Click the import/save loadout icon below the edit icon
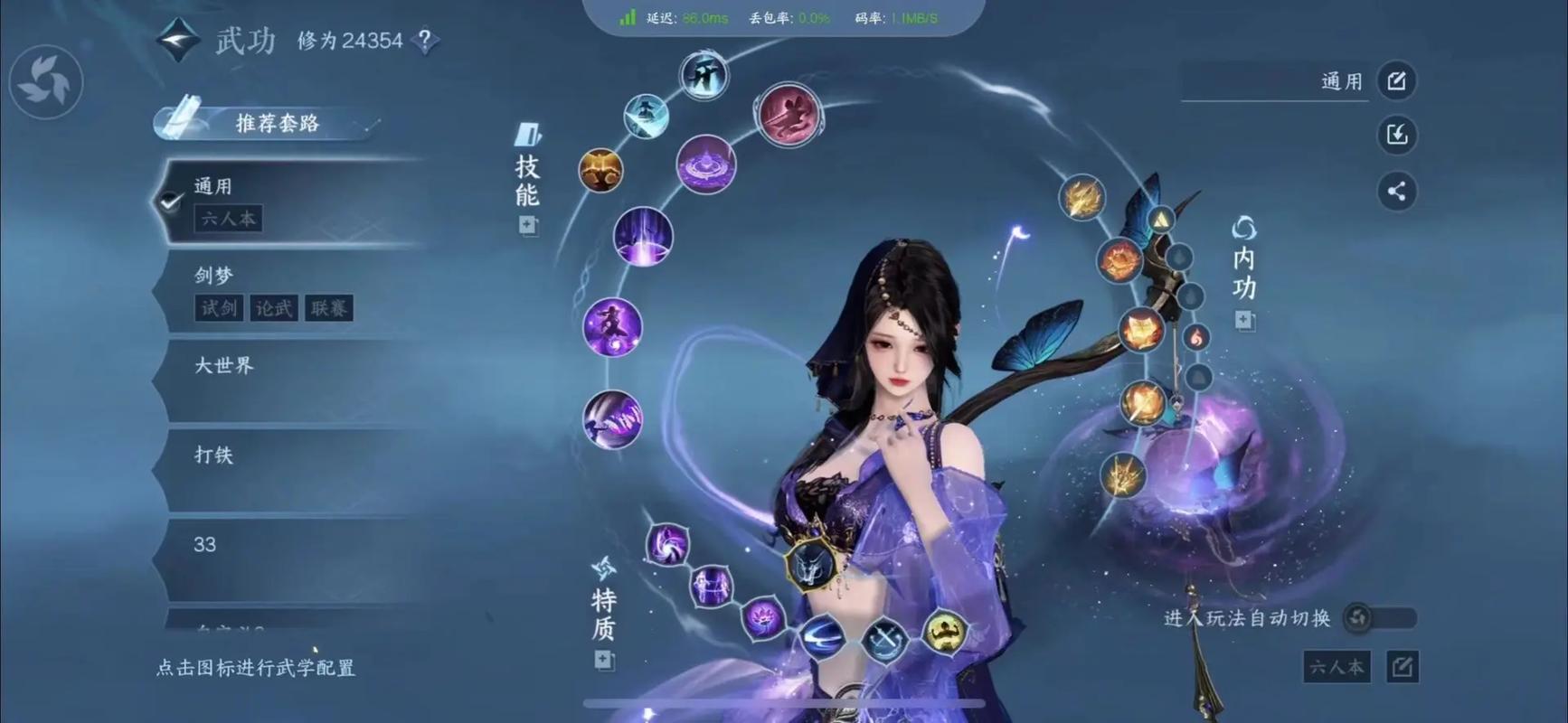 [x=1397, y=136]
